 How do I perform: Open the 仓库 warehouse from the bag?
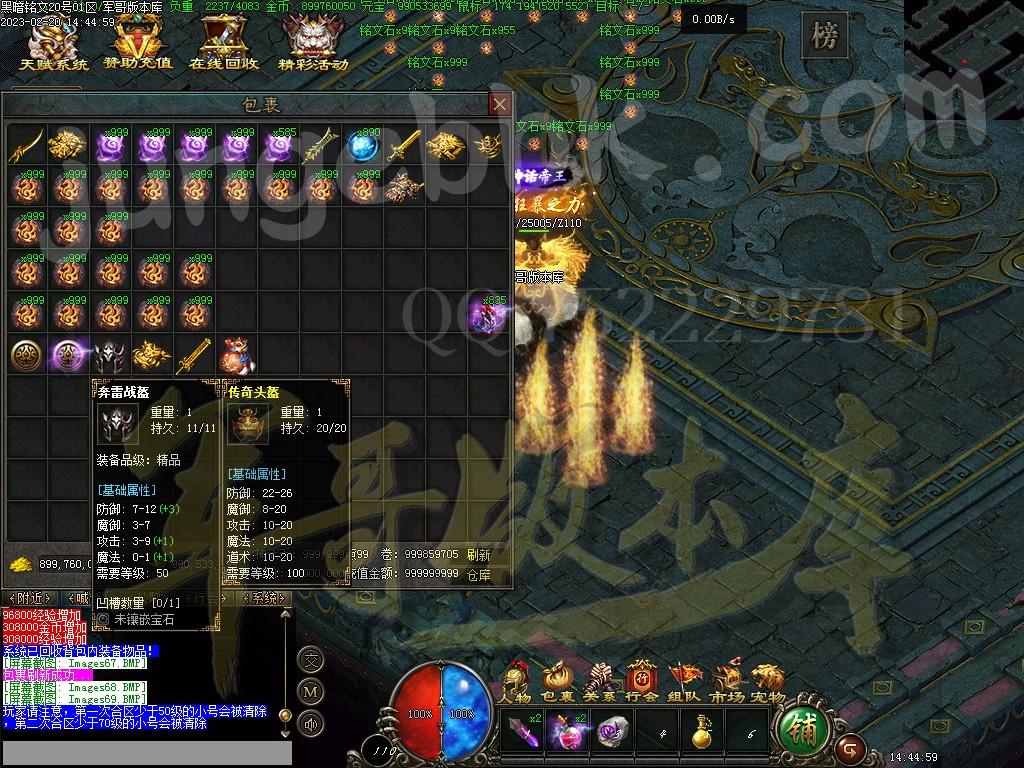pyautogui.click(x=479, y=575)
